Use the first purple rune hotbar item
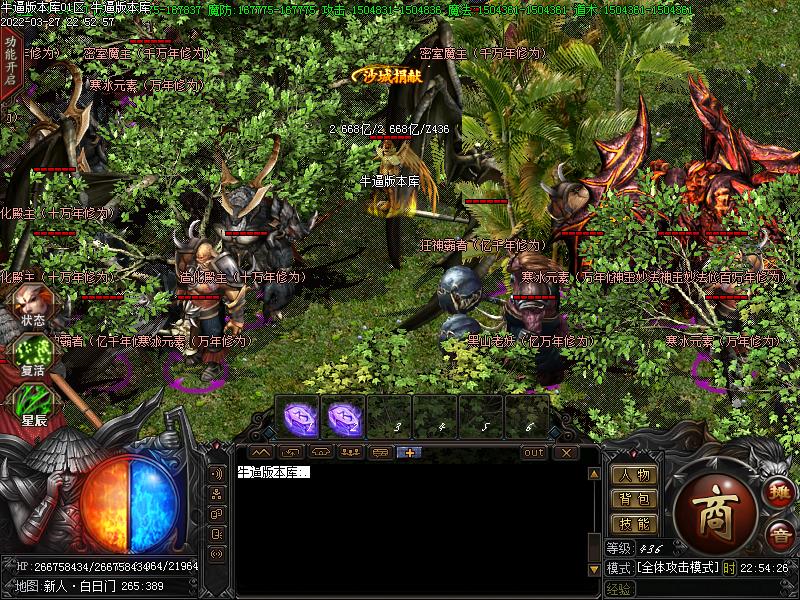Screen dimensions: 800x600 (297, 416)
